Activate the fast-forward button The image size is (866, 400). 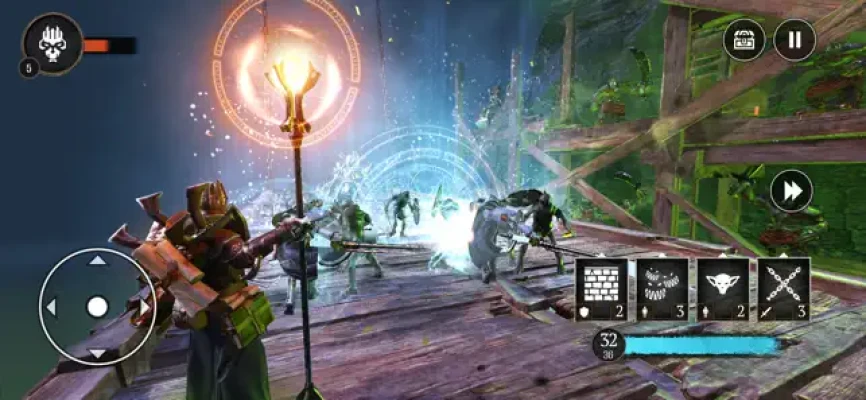[791, 191]
